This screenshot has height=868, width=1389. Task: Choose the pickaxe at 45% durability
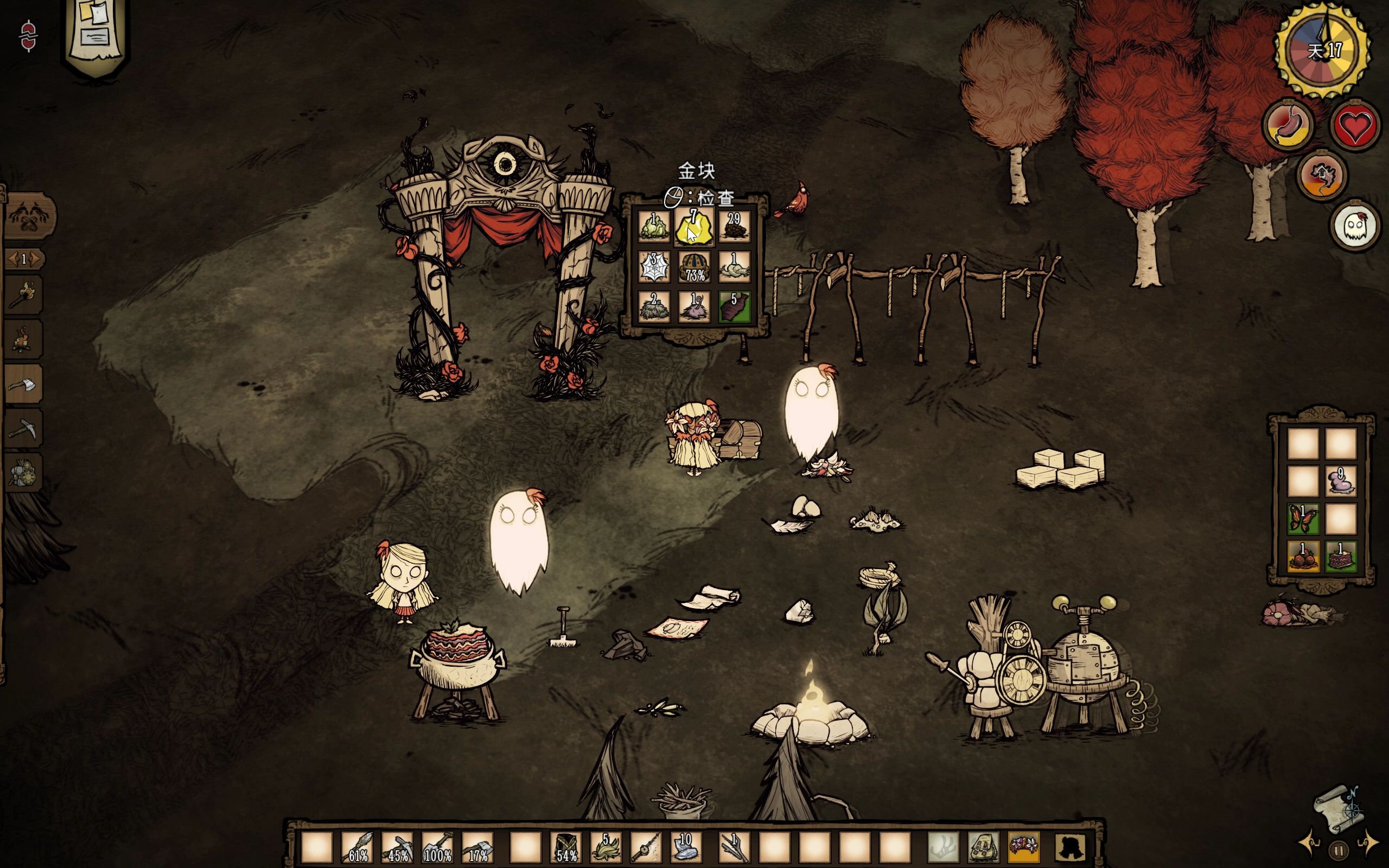(398, 847)
